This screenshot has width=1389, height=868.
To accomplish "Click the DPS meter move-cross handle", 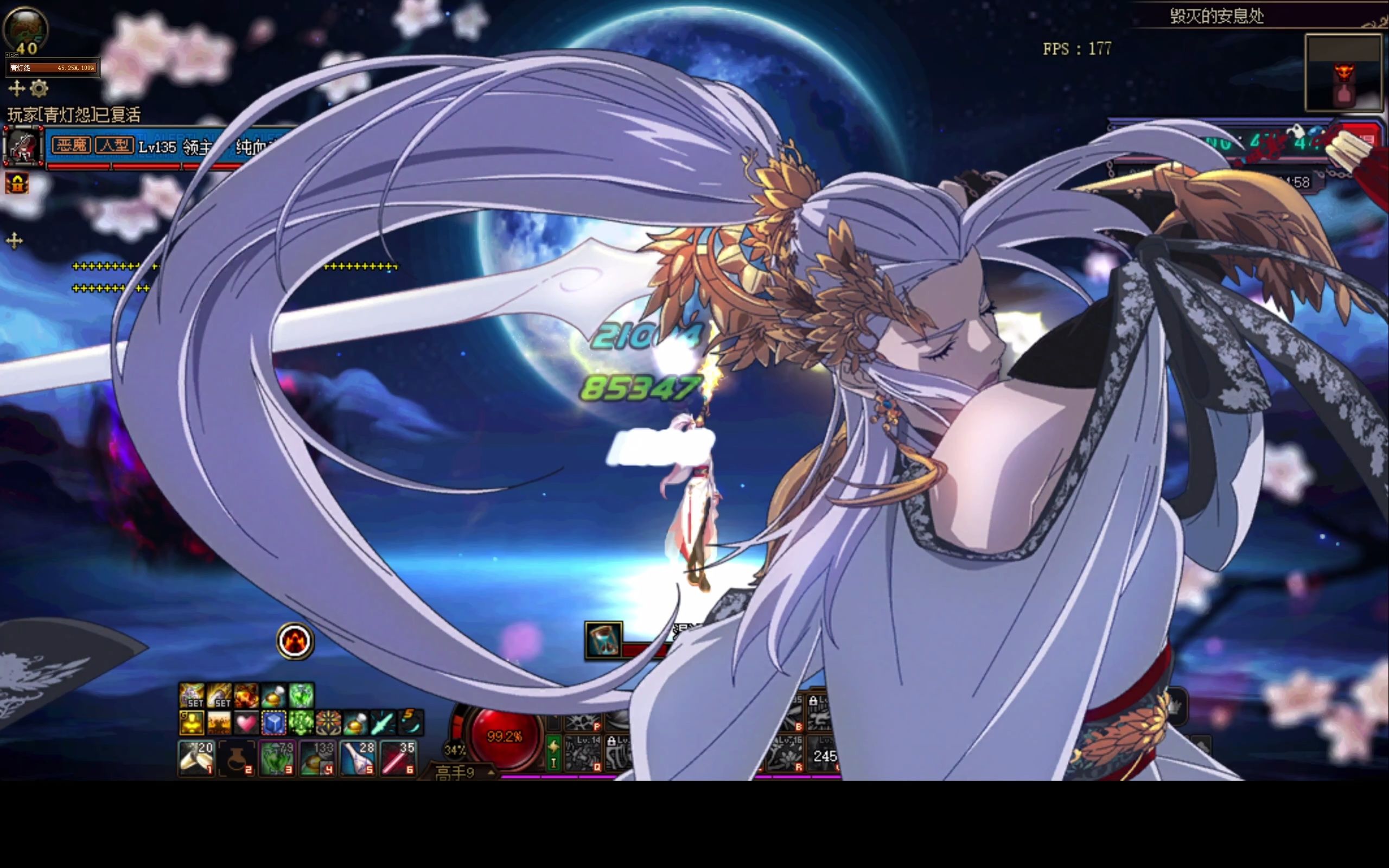I will pos(17,88).
